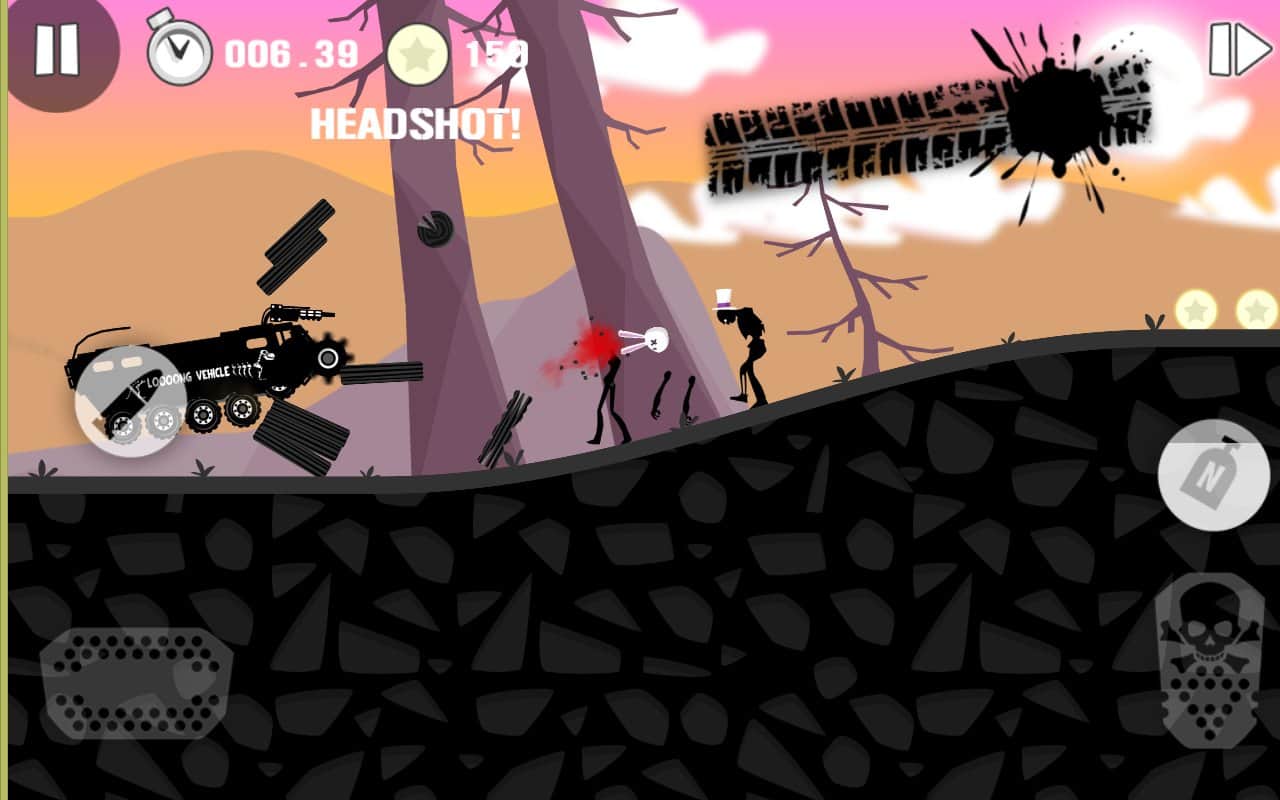This screenshot has width=1280, height=800.
Task: Activate the nitro boost bottle button
Action: pyautogui.click(x=1213, y=476)
